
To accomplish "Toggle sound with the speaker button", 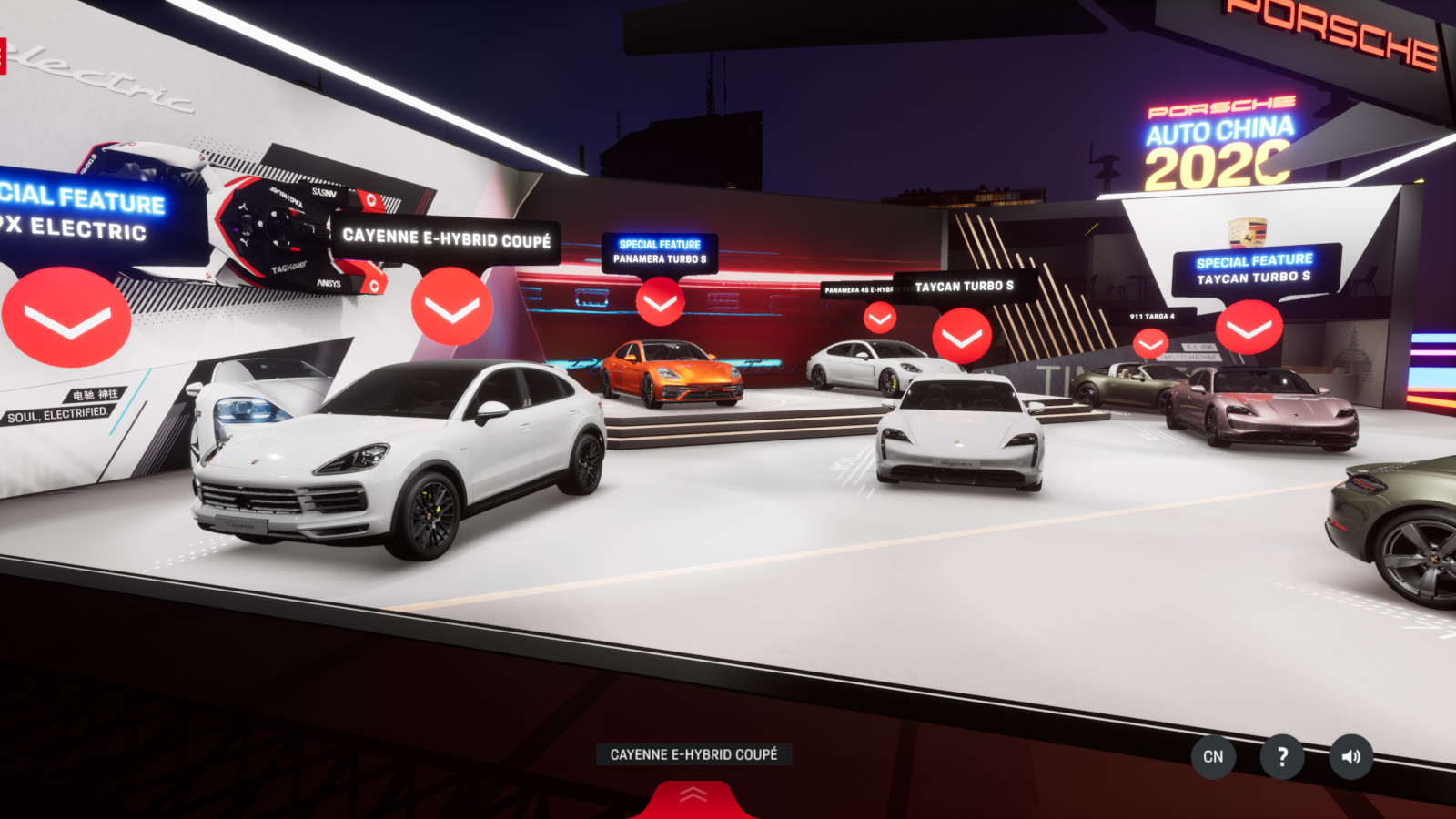I will 1351,756.
